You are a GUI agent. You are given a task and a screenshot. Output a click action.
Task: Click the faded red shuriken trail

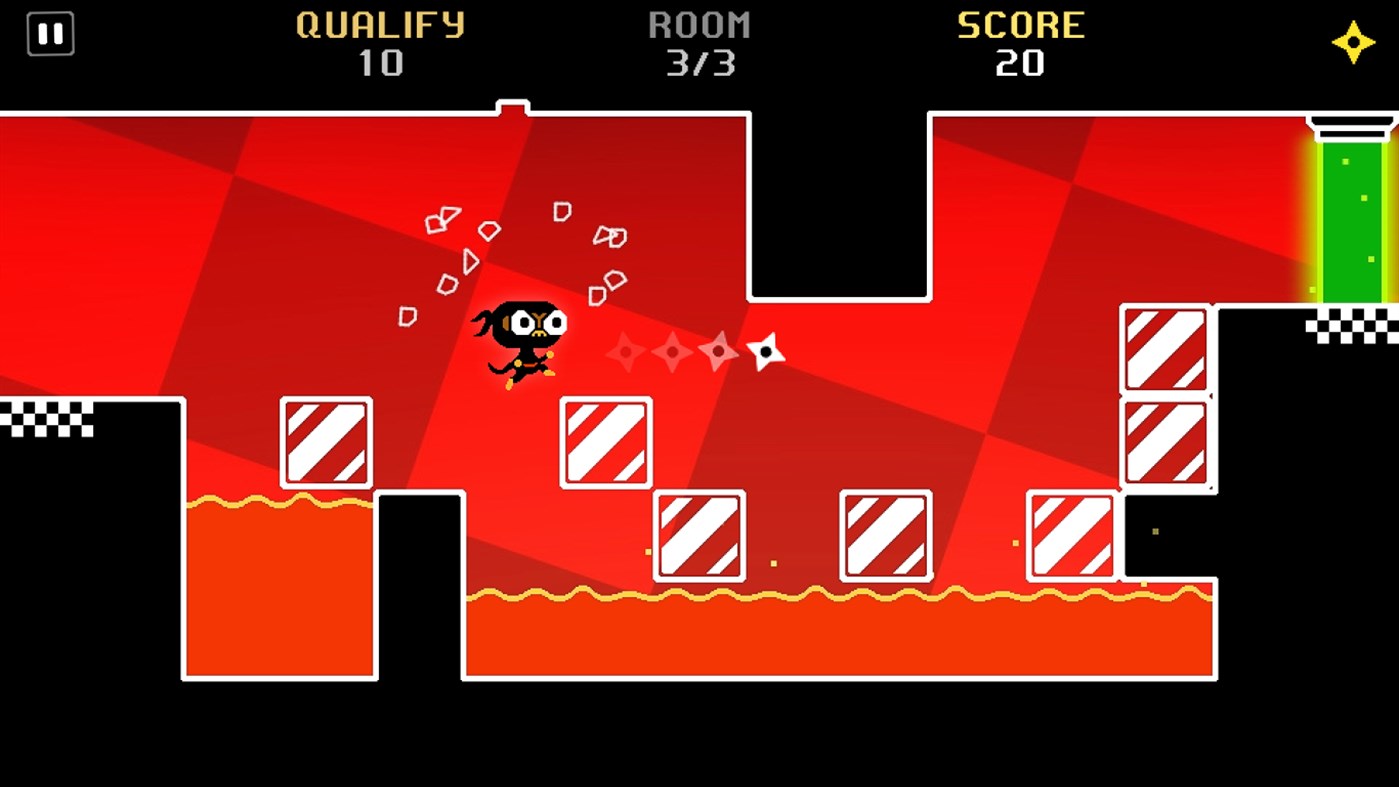pyautogui.click(x=670, y=352)
